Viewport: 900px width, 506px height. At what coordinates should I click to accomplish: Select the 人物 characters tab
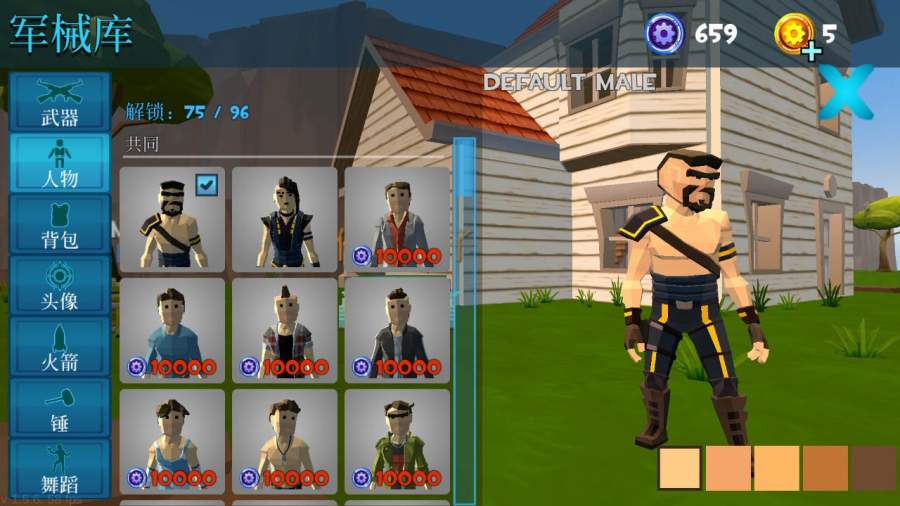(59, 163)
